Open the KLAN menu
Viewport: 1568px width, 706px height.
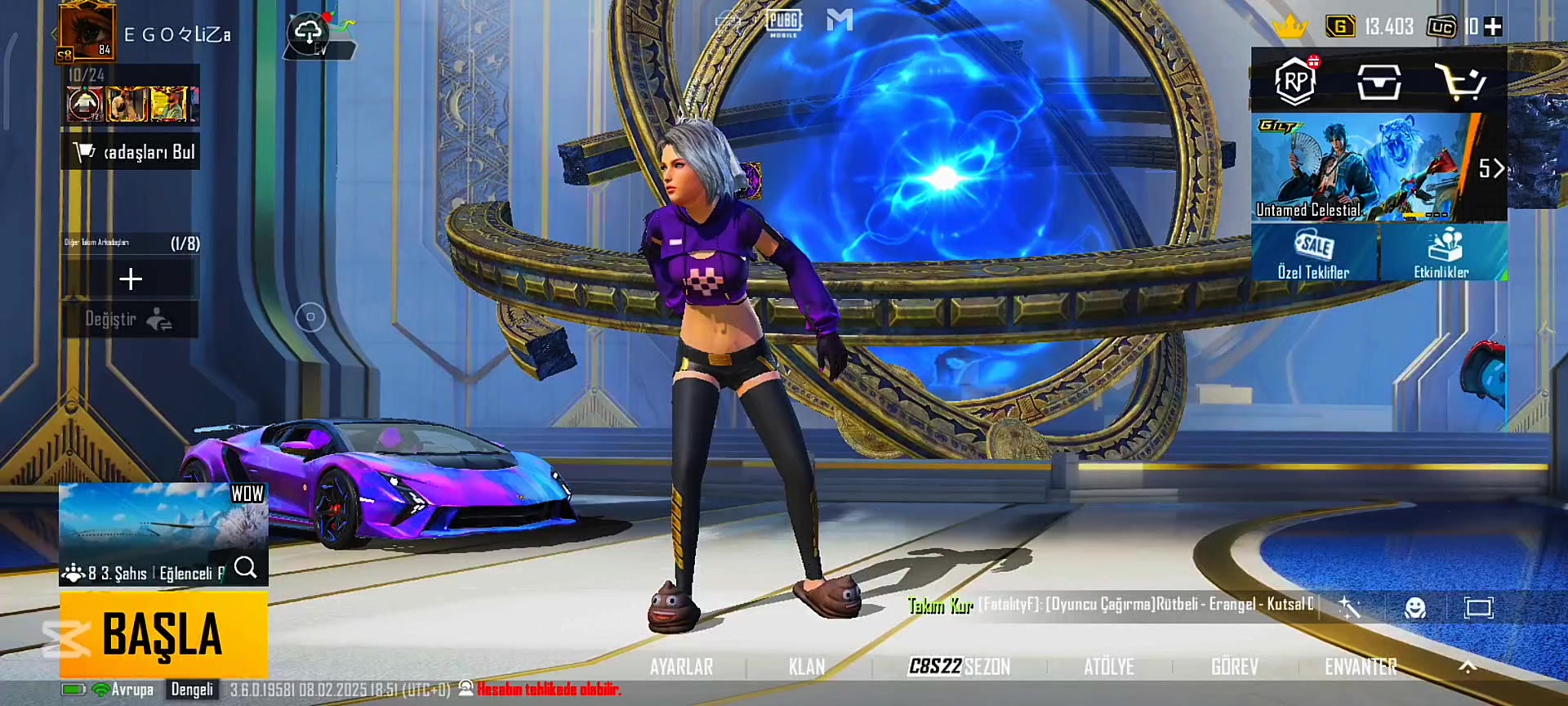[806, 667]
